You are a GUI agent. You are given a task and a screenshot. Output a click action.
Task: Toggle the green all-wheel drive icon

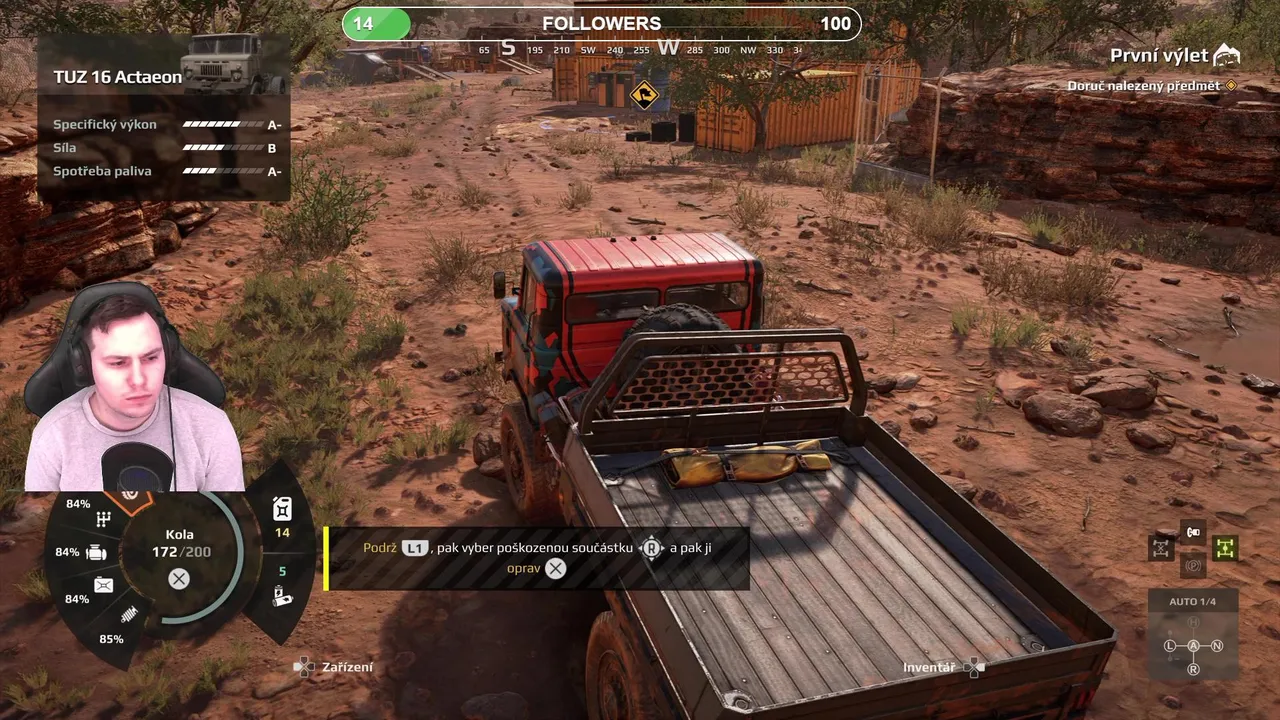pyautogui.click(x=1225, y=548)
